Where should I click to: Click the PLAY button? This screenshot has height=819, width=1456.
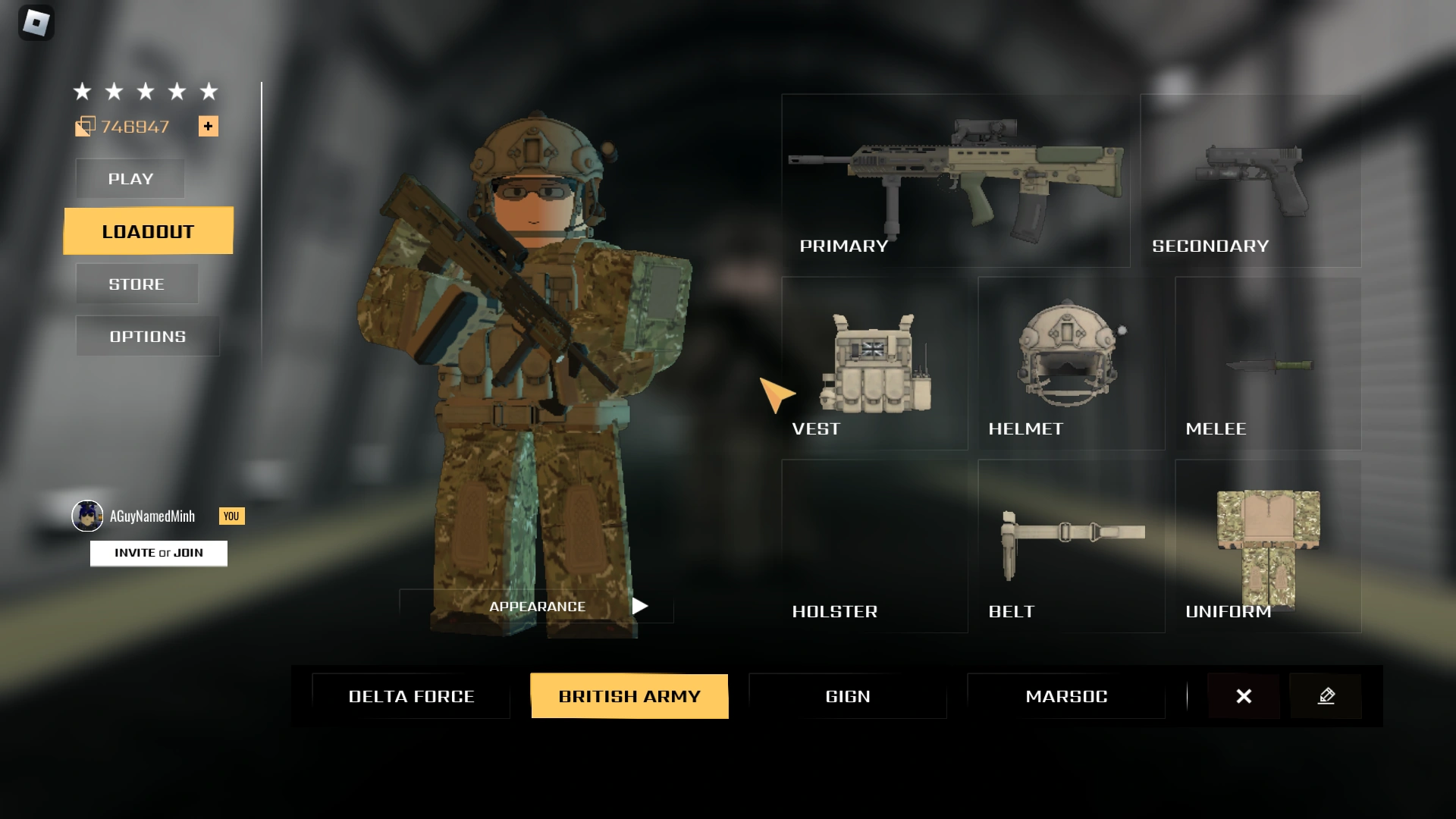tap(129, 179)
